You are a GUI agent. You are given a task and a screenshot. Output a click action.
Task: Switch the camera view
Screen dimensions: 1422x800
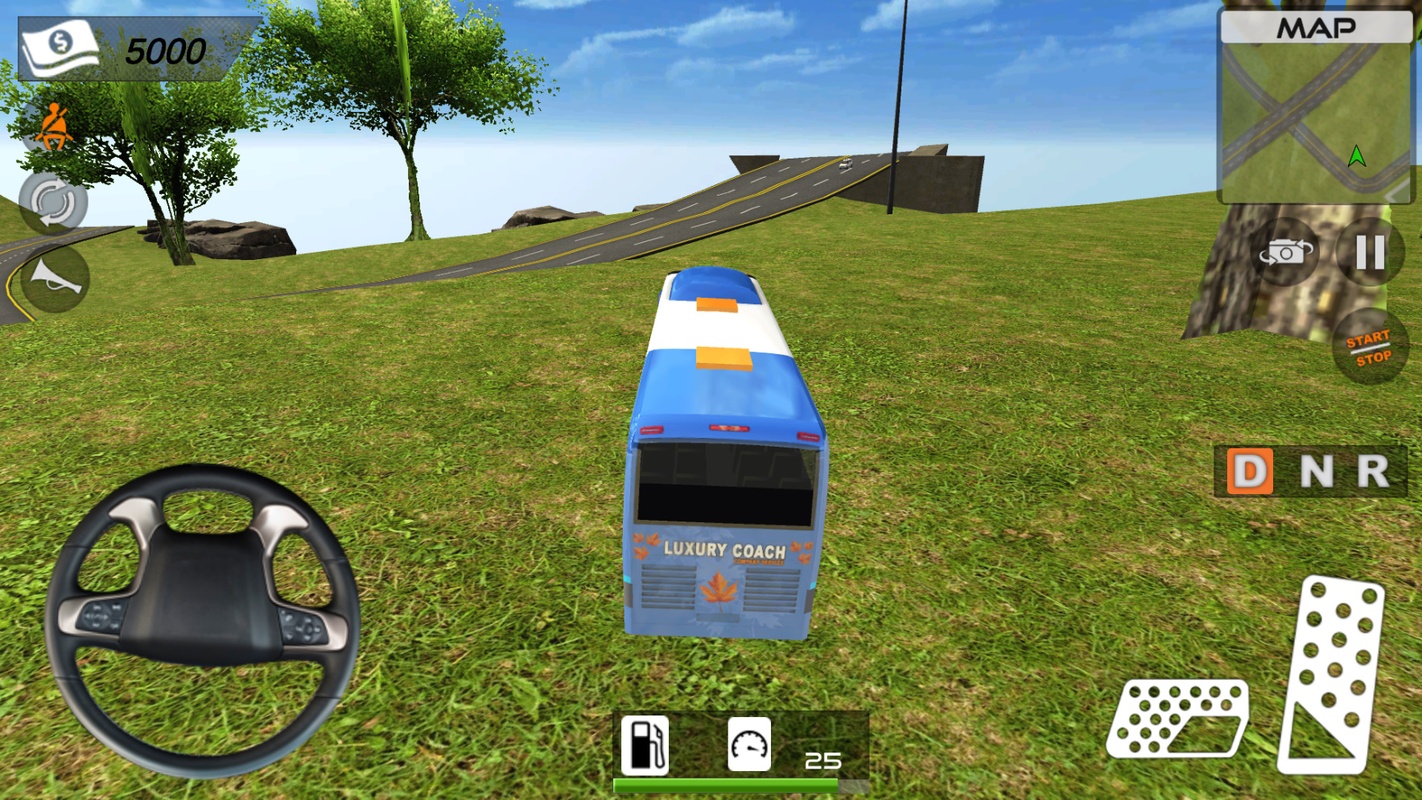tap(1287, 252)
